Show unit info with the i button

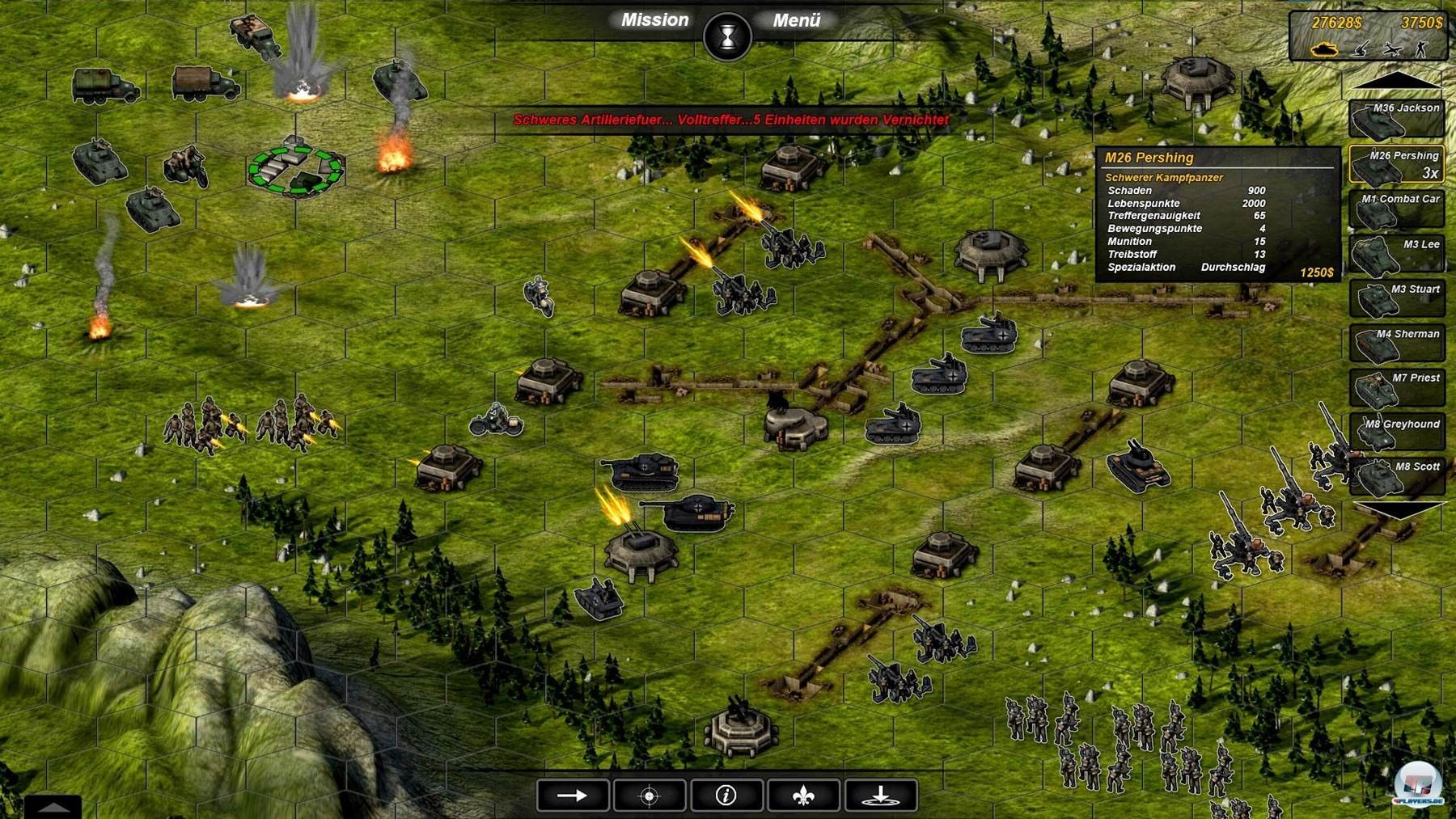726,796
